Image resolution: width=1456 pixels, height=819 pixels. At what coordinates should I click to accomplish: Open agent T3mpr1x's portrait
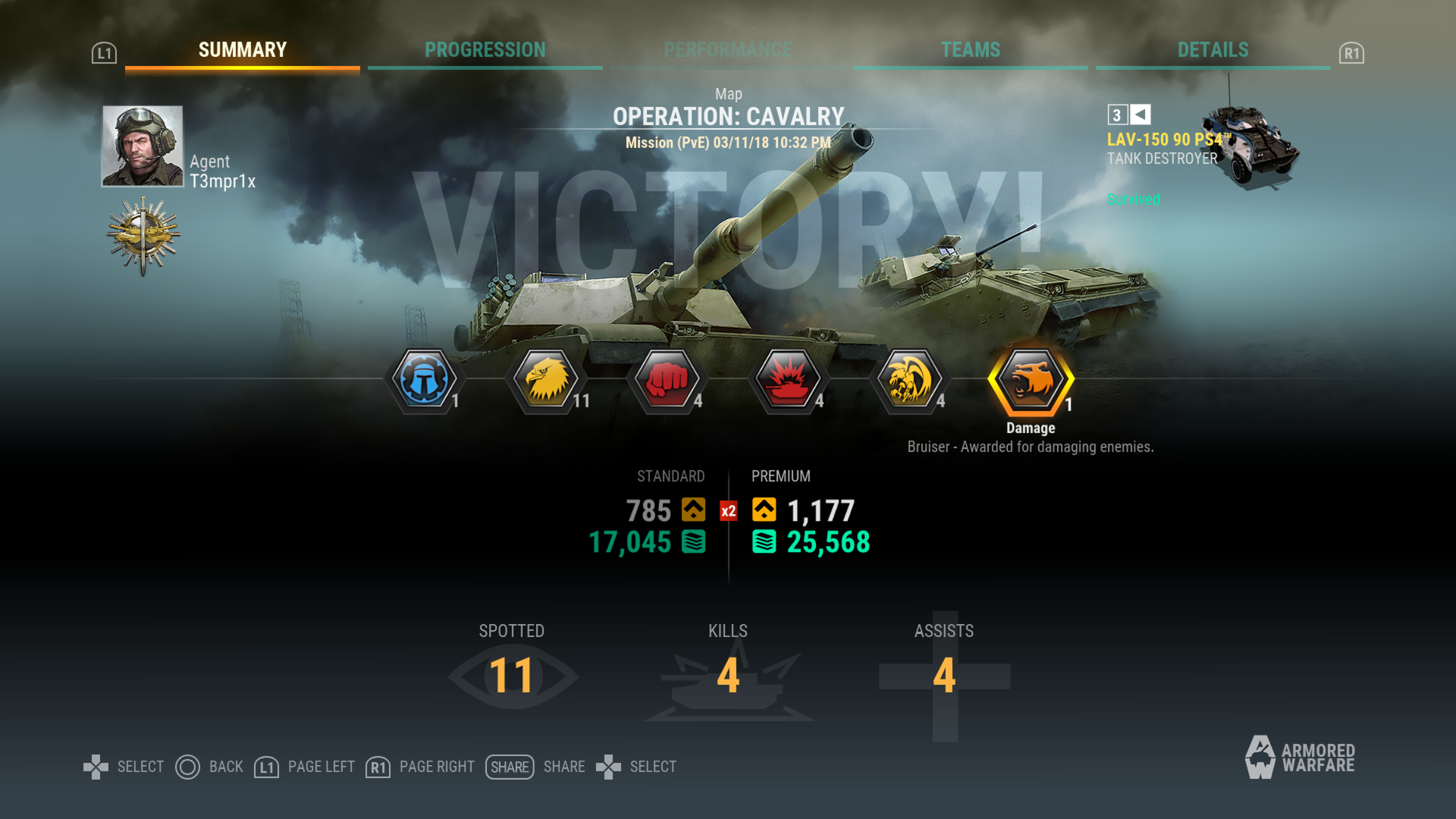(141, 146)
